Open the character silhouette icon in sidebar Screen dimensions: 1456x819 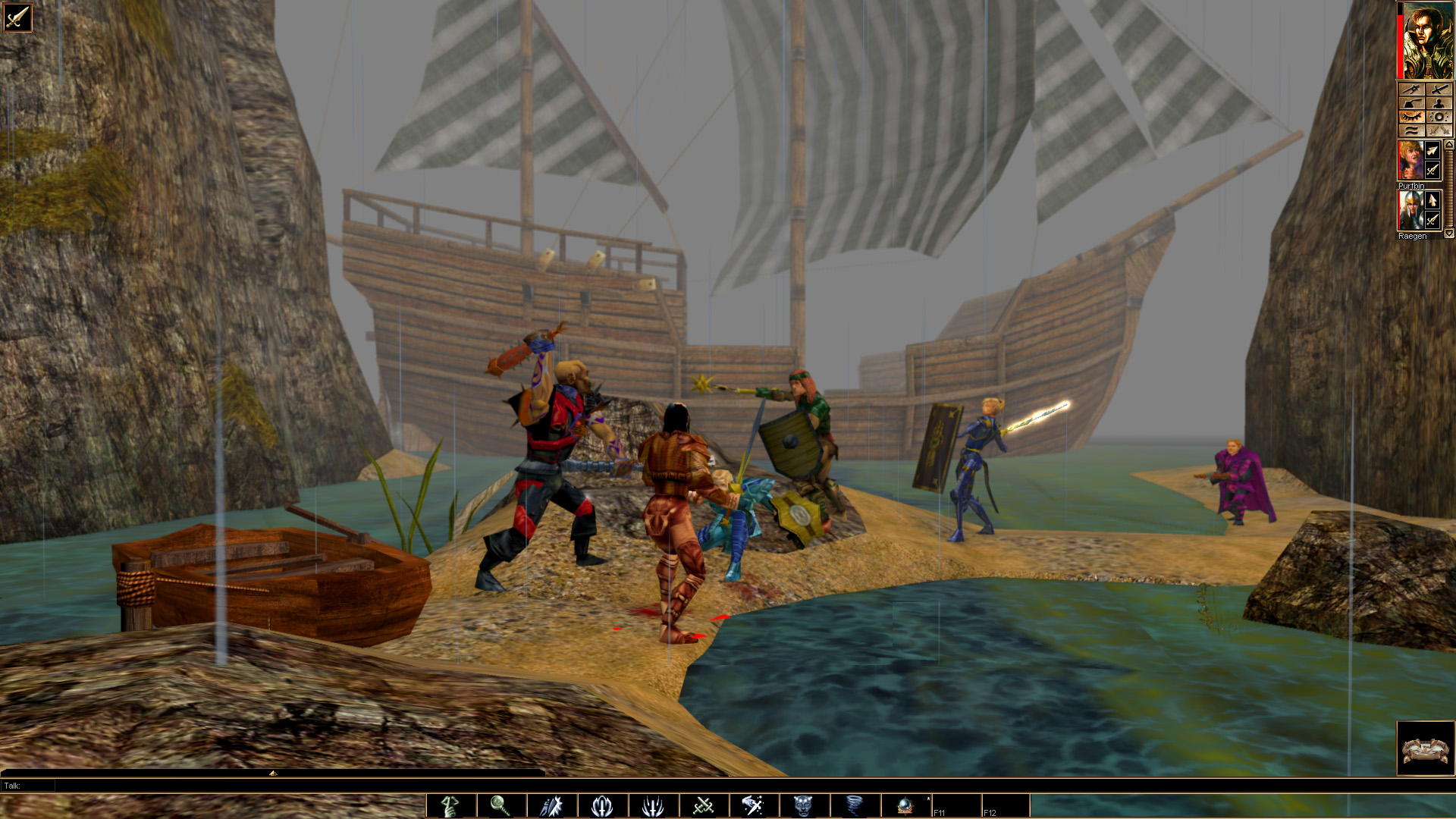point(1440,103)
